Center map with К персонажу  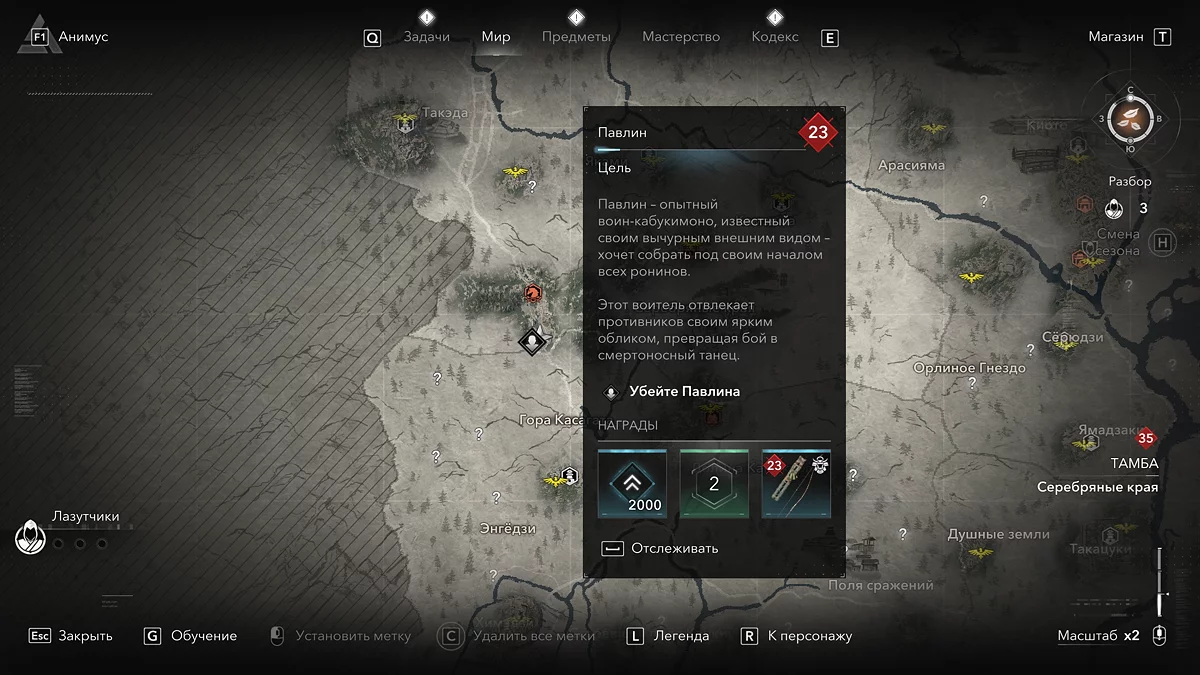(810, 636)
